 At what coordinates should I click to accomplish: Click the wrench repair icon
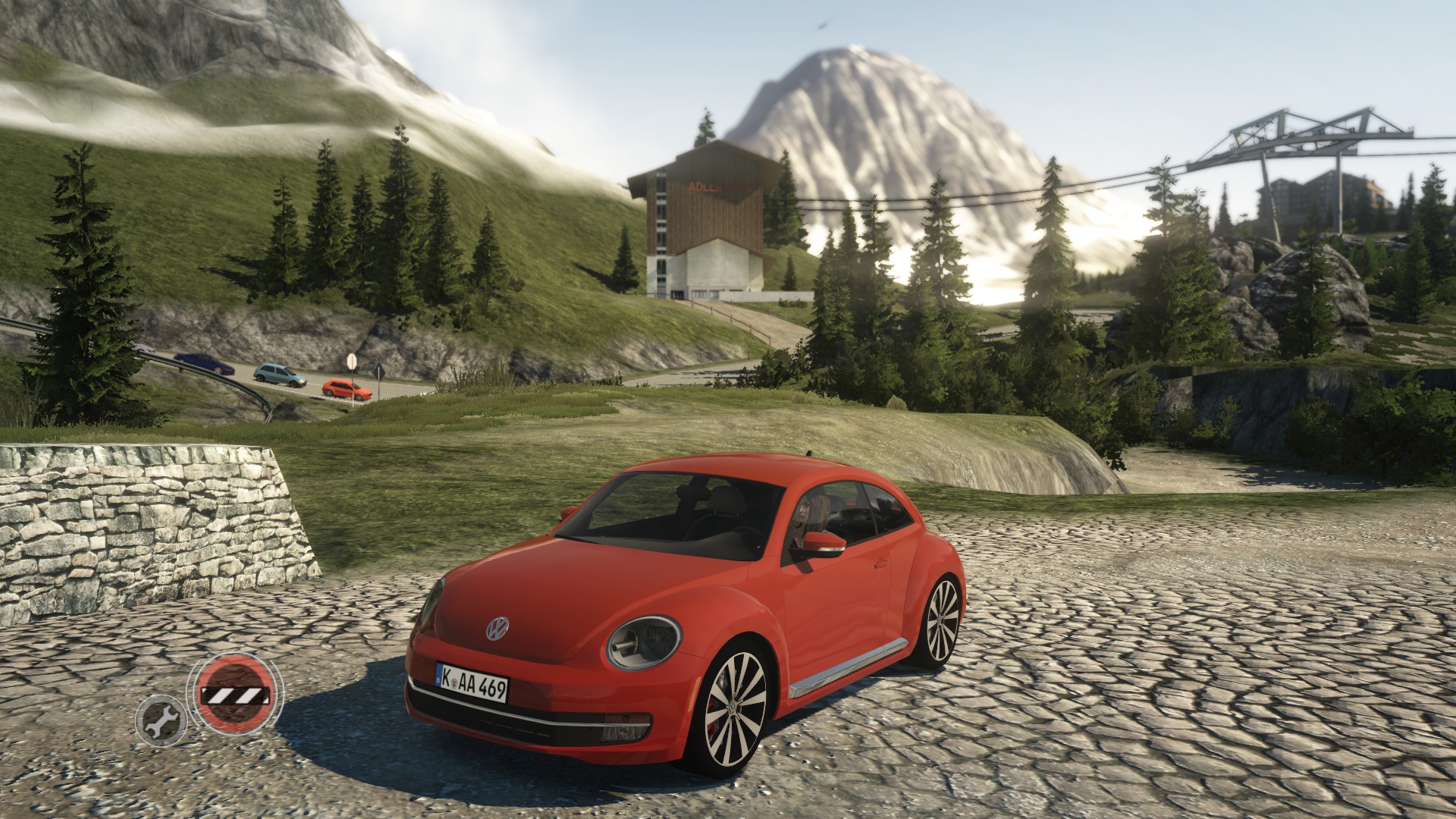pos(161,721)
